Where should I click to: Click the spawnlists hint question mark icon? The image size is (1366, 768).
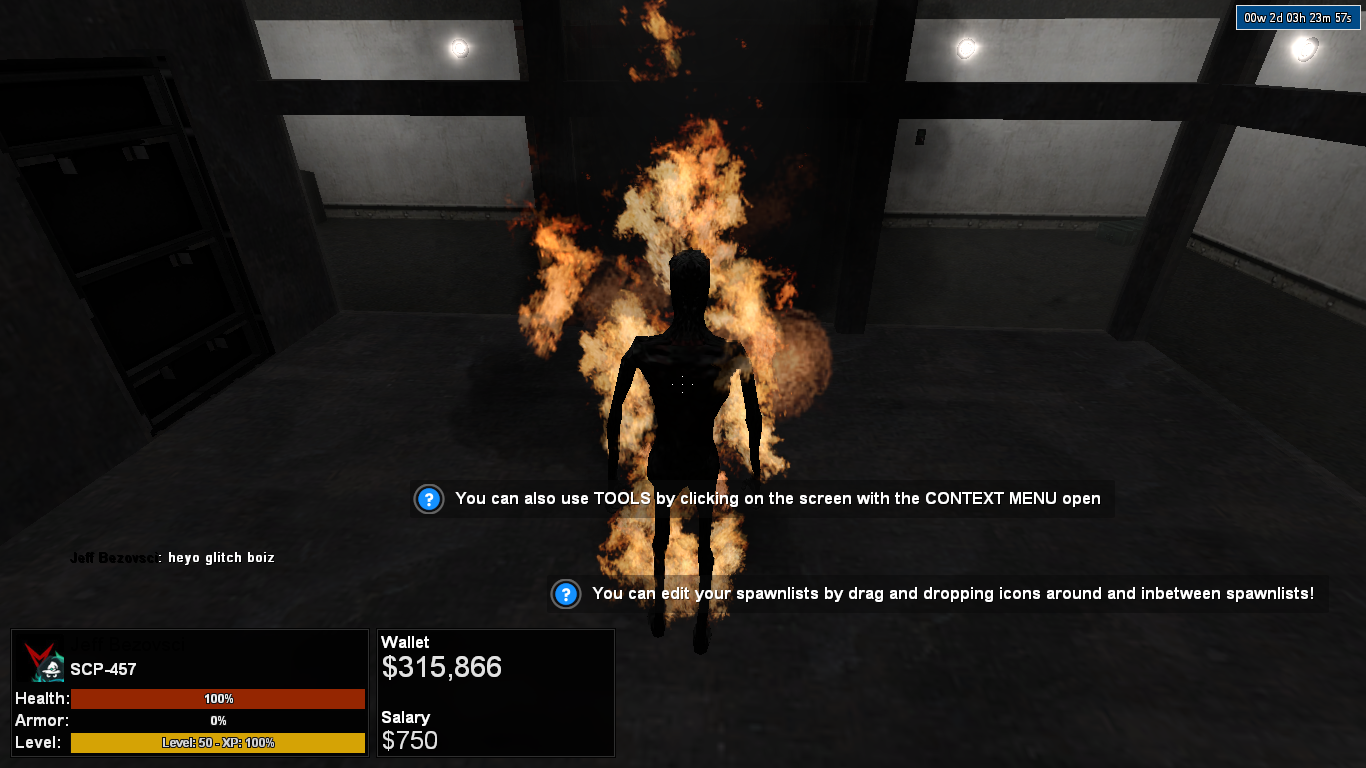pyautogui.click(x=566, y=594)
